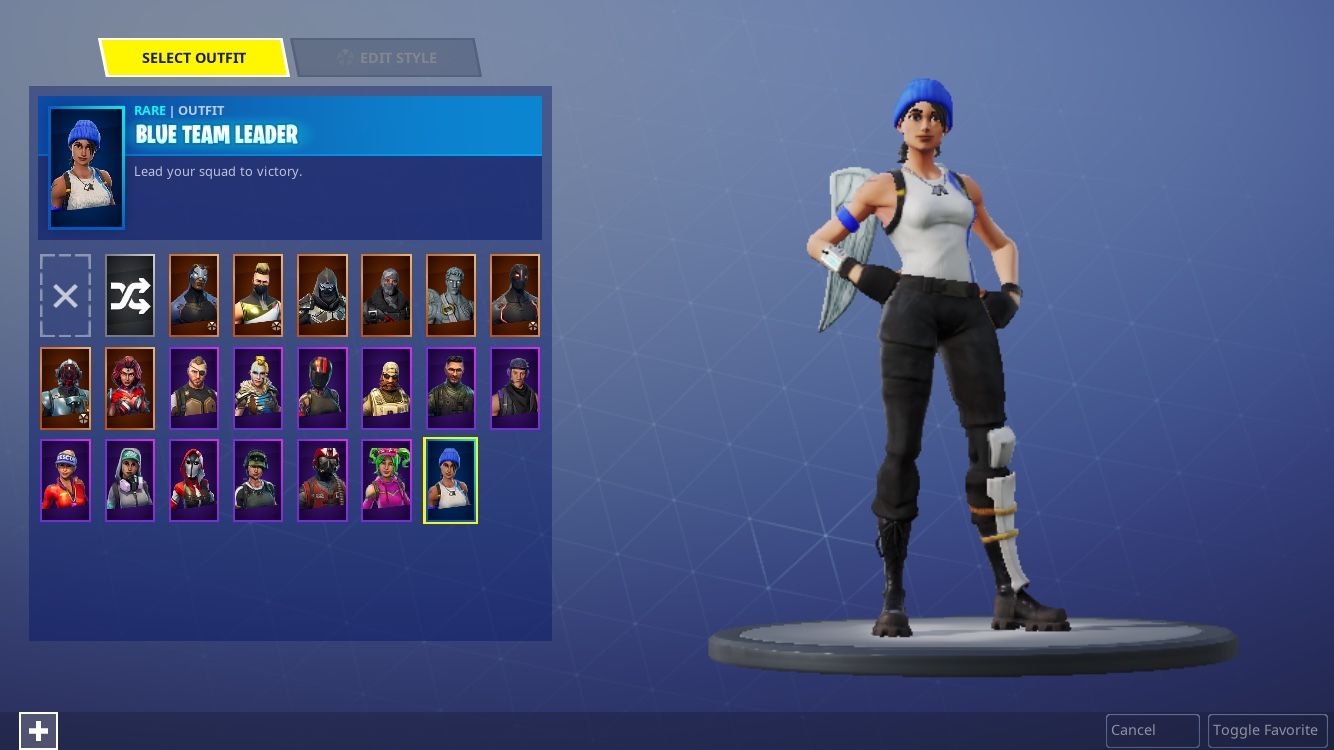This screenshot has width=1334, height=750.
Task: Toggle Favorite for Blue Team Leader
Action: point(1267,730)
